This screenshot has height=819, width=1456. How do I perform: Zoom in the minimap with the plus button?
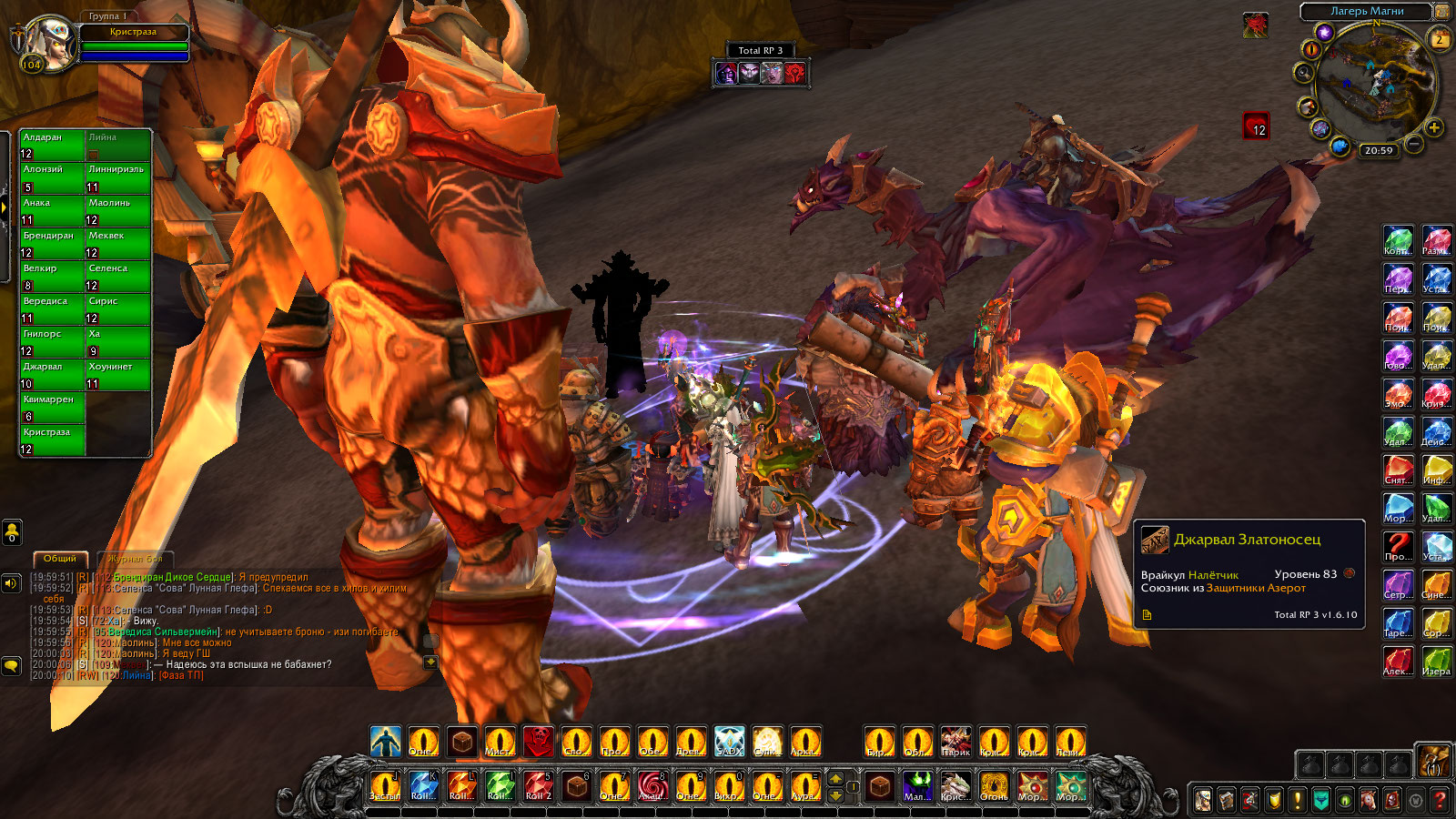(x=1434, y=127)
